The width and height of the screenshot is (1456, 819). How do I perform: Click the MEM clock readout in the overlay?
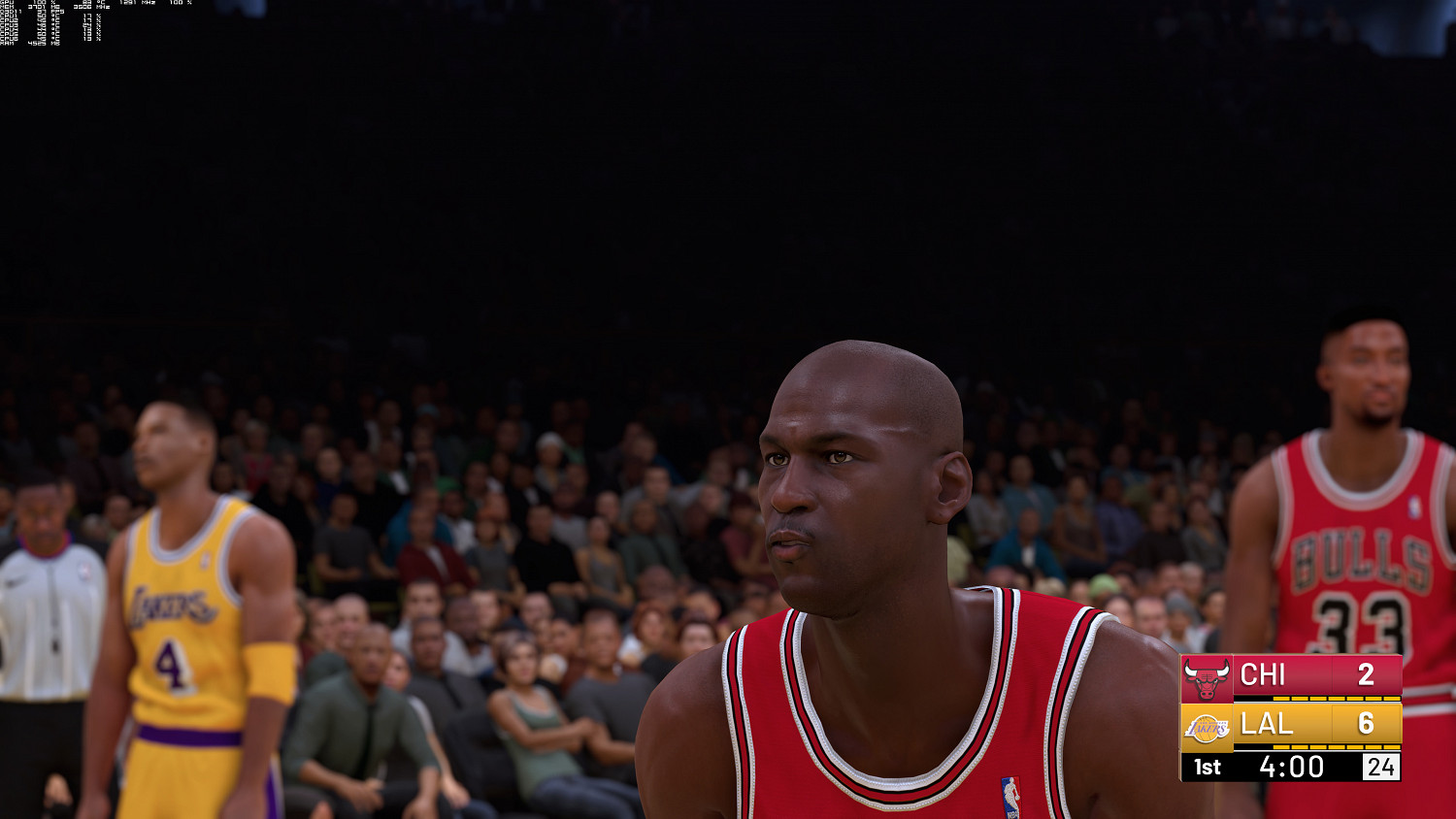83,8
